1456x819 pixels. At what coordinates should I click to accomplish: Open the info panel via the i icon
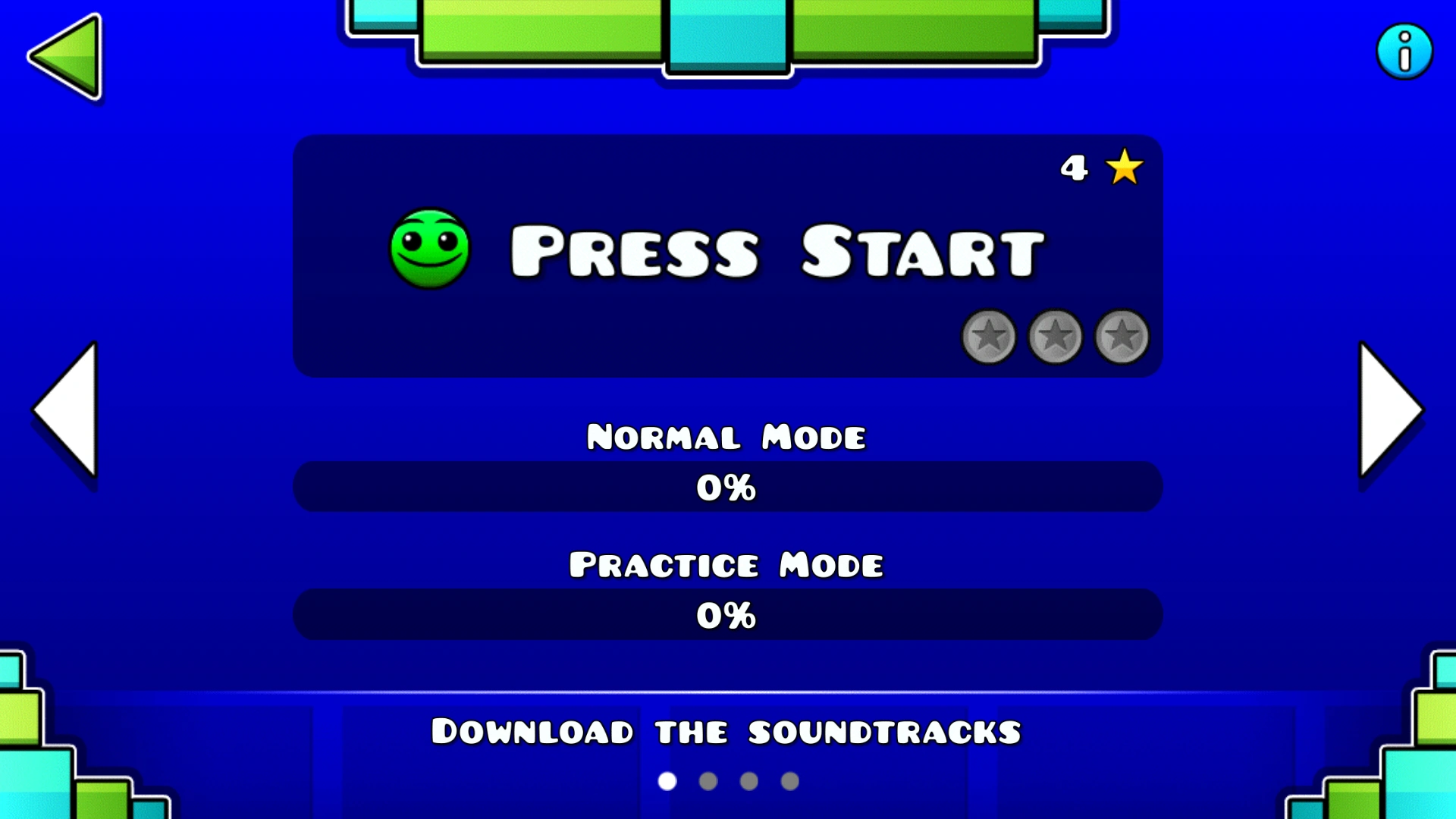(1404, 51)
